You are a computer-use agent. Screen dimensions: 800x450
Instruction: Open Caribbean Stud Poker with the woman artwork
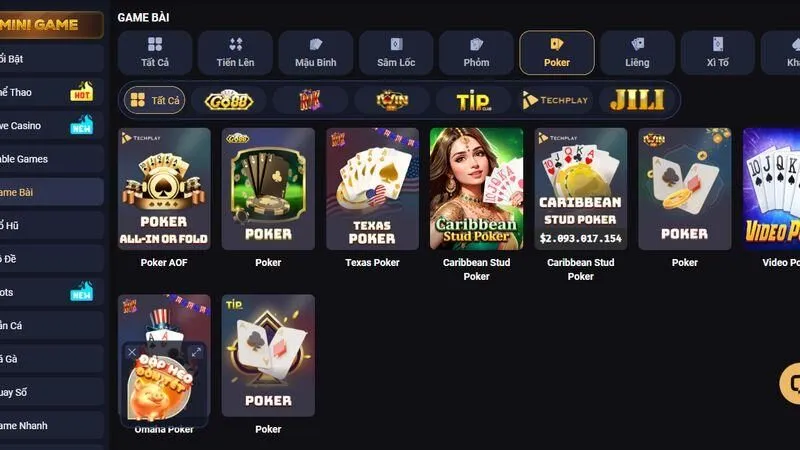tap(476, 189)
